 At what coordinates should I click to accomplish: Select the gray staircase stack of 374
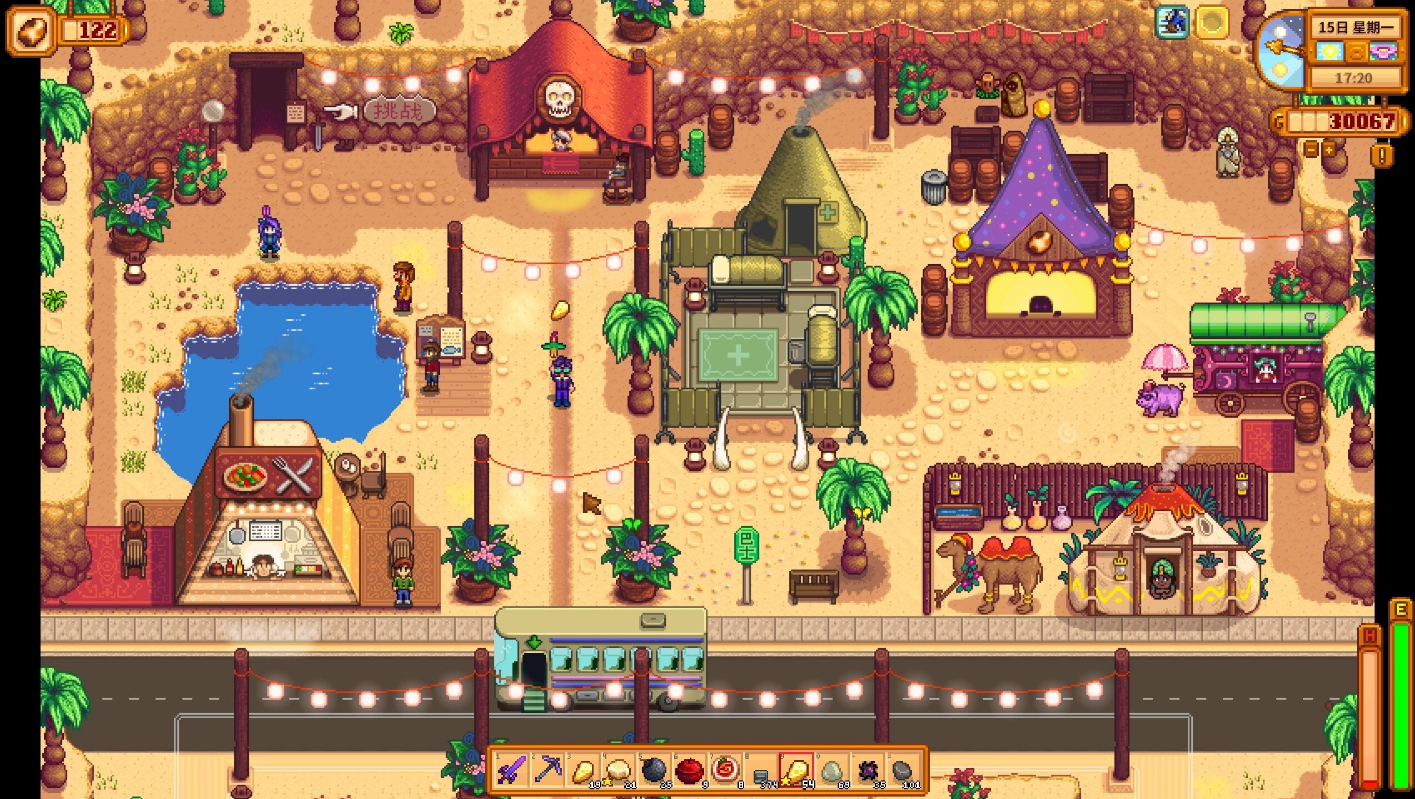click(x=760, y=770)
